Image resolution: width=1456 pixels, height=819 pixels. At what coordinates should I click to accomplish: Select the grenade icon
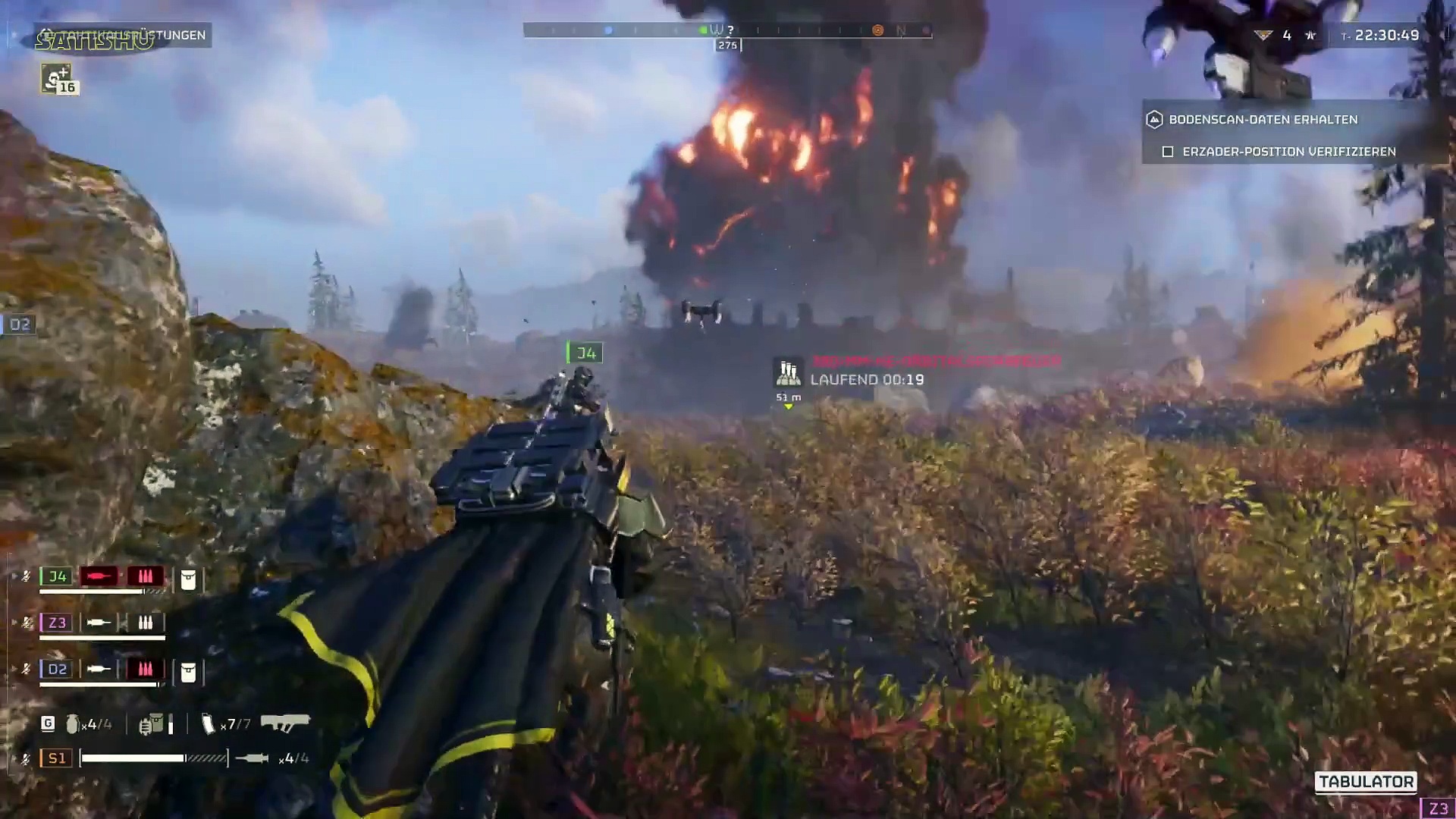pyautogui.click(x=72, y=724)
